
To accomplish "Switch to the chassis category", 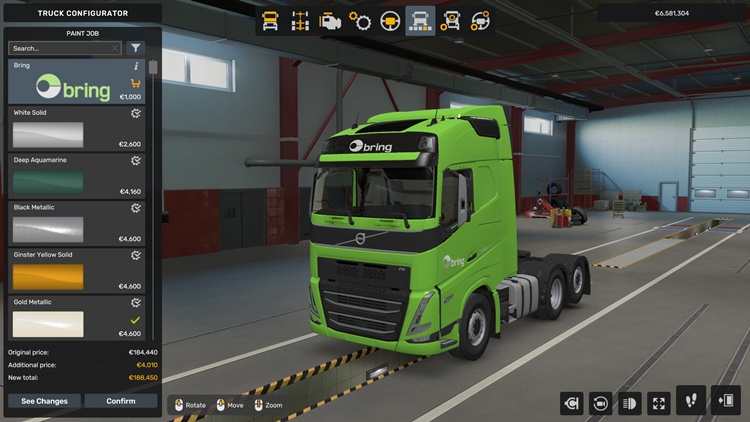I will [300, 20].
